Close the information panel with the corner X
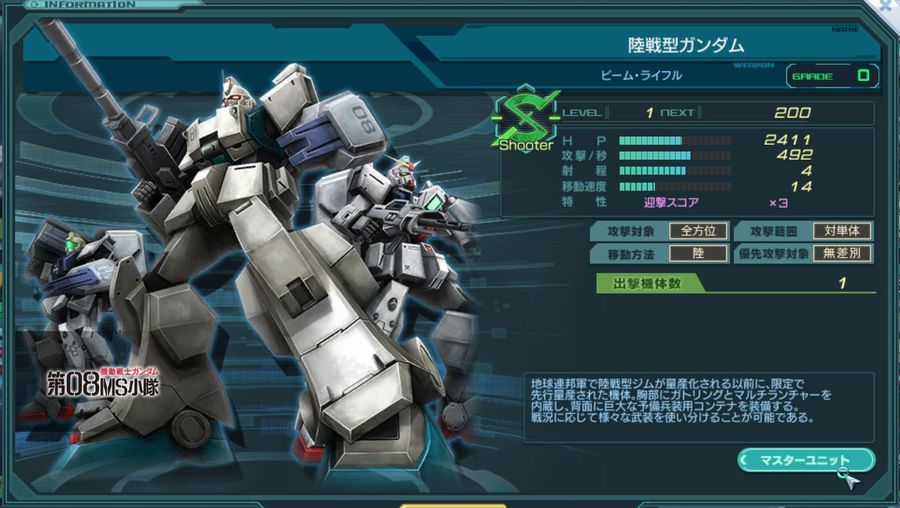This screenshot has width=900, height=508. (x=888, y=6)
